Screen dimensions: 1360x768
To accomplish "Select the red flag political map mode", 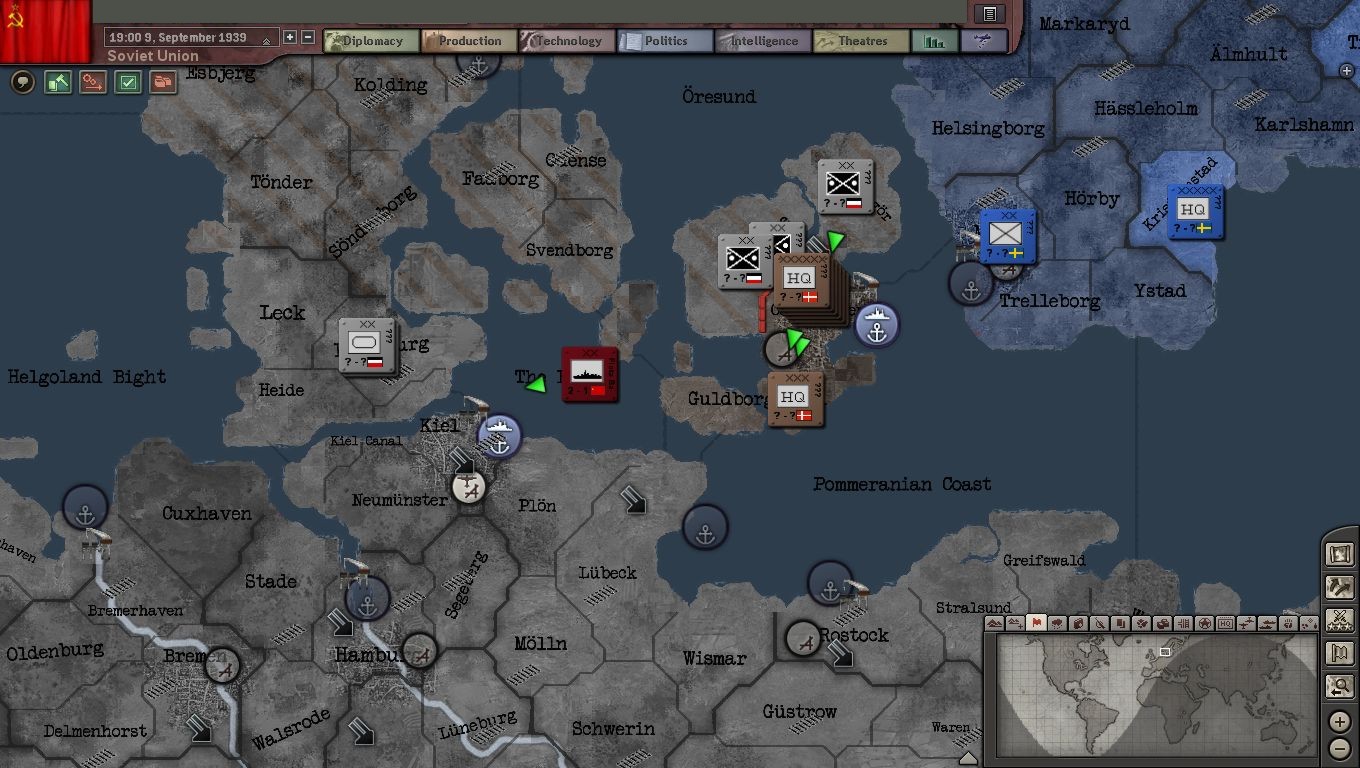I will [1036, 623].
